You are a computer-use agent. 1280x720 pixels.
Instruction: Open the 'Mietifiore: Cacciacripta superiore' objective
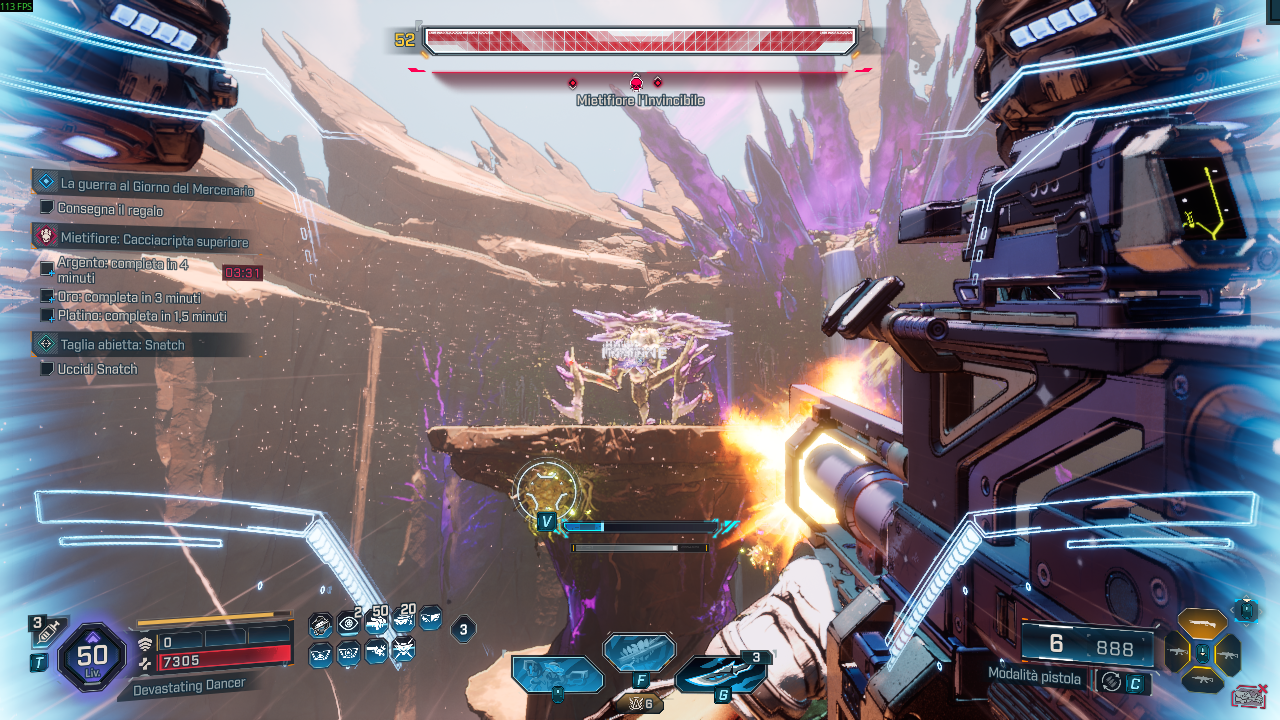click(154, 241)
